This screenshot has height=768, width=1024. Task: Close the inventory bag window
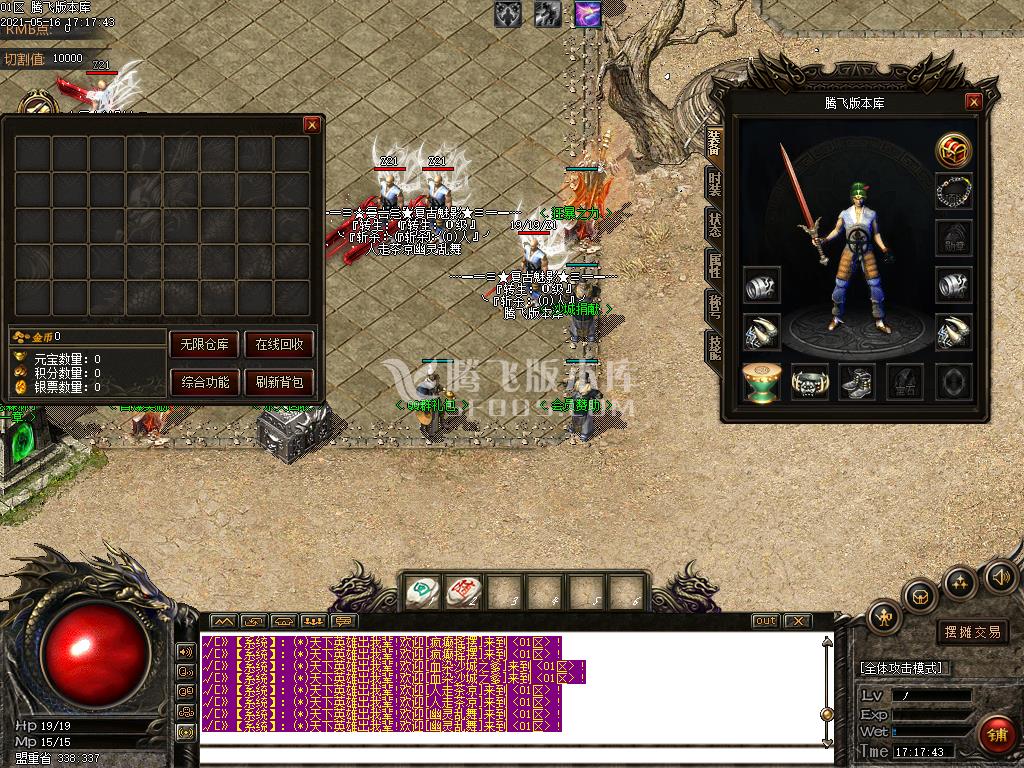point(312,125)
